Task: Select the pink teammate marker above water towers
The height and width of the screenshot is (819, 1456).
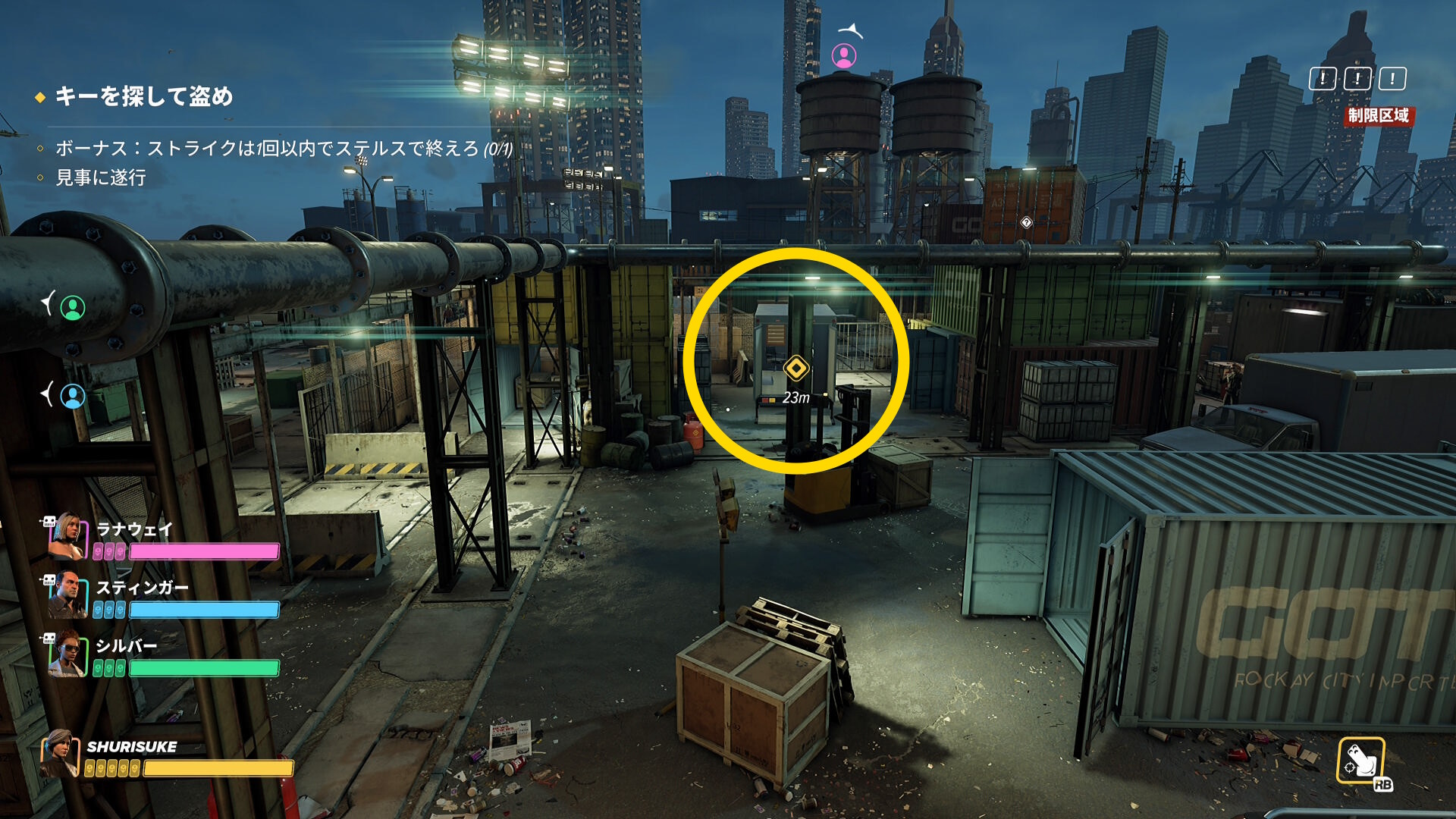Action: 844,55
